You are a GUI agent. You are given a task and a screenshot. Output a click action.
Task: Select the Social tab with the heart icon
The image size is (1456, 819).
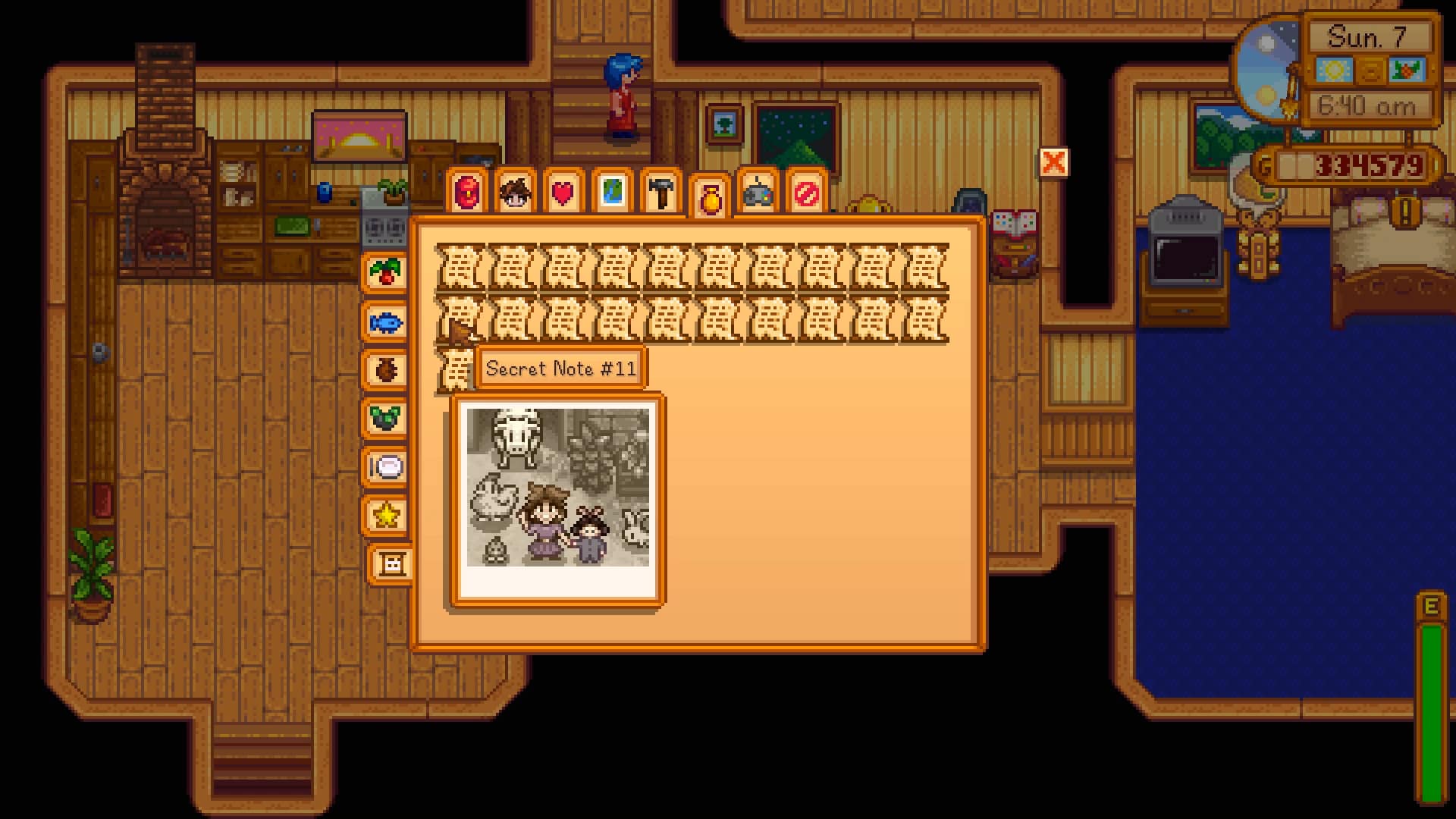561,193
